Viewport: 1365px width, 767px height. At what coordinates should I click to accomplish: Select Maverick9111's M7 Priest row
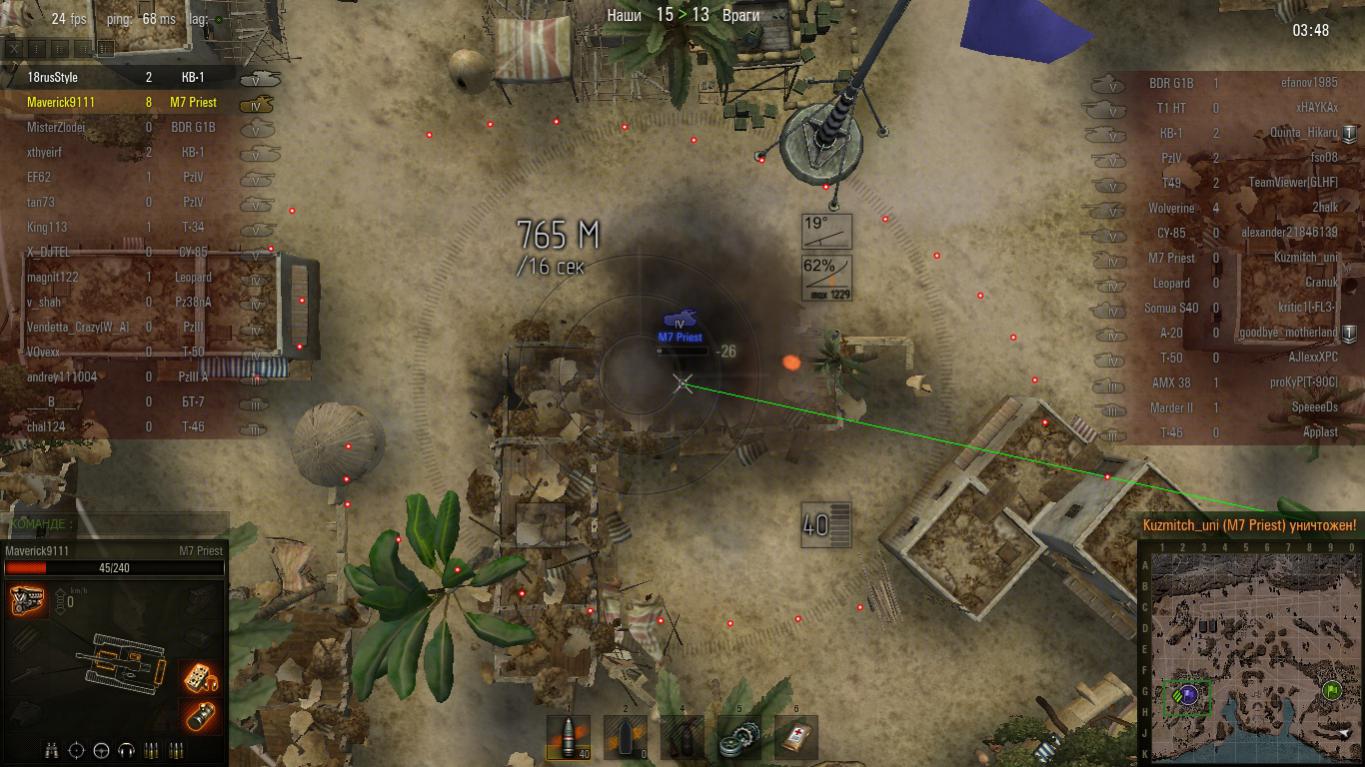[120, 102]
